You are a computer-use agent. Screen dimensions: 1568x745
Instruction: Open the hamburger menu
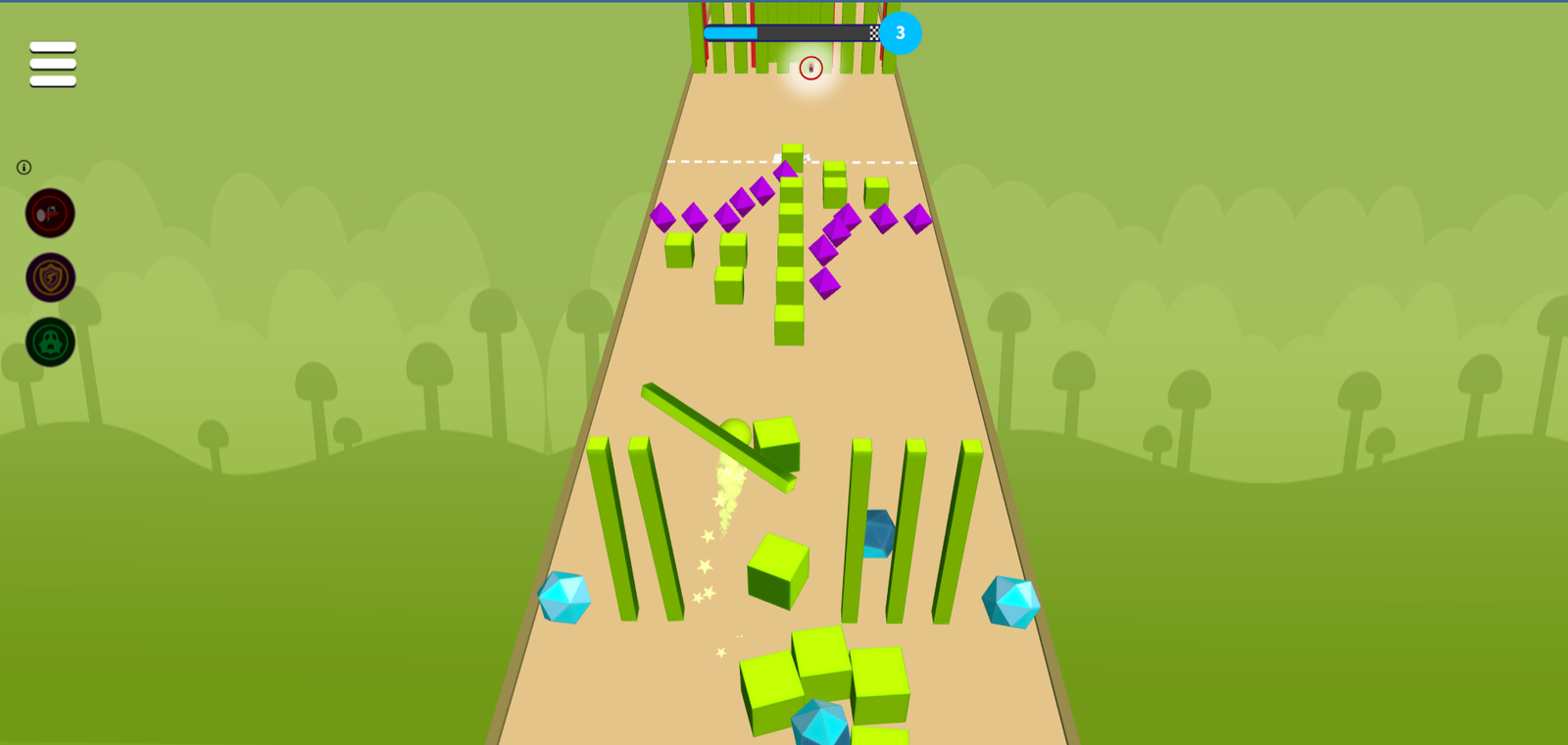click(53, 64)
